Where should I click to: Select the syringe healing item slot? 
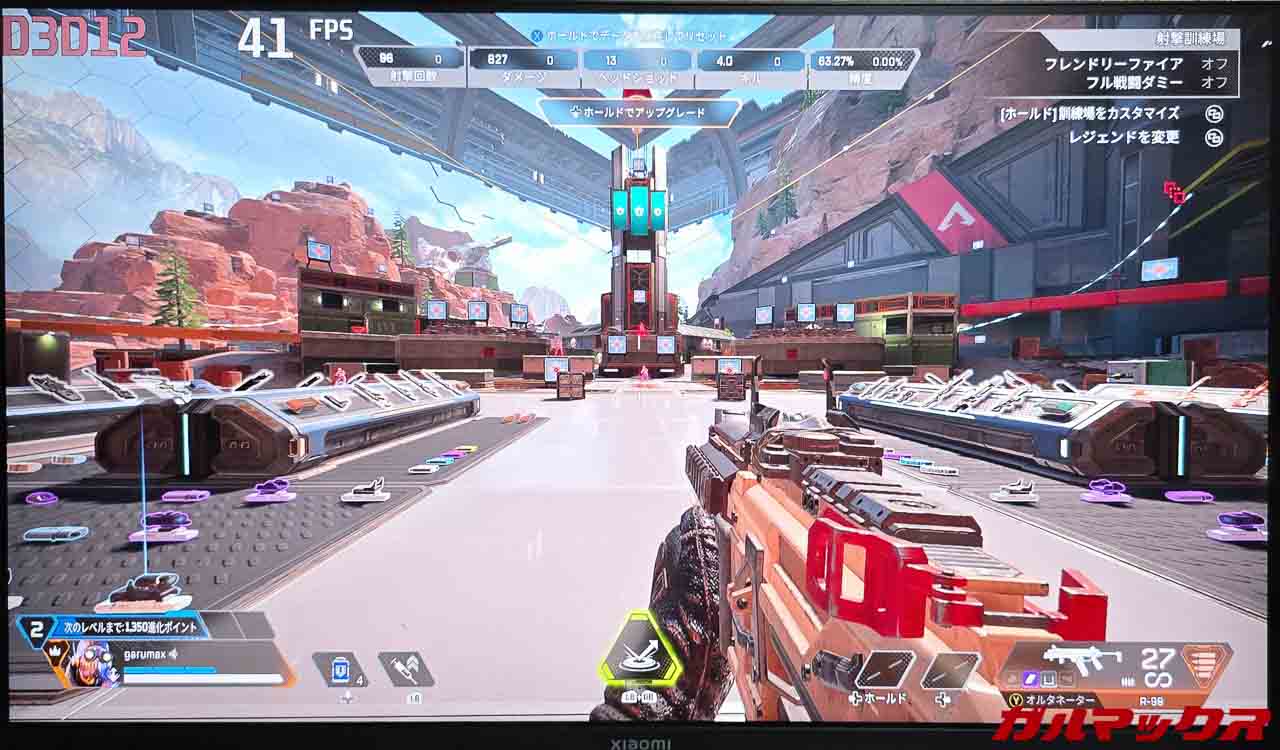point(407,669)
